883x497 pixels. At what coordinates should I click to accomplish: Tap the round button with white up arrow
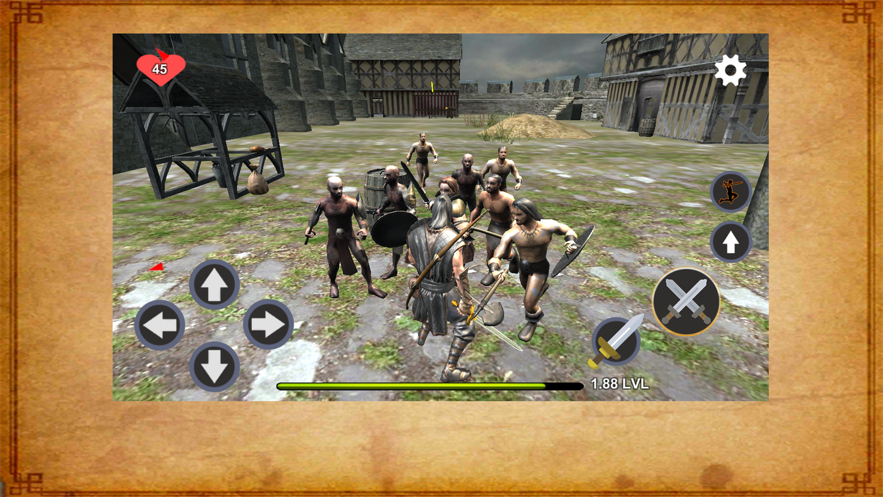731,242
